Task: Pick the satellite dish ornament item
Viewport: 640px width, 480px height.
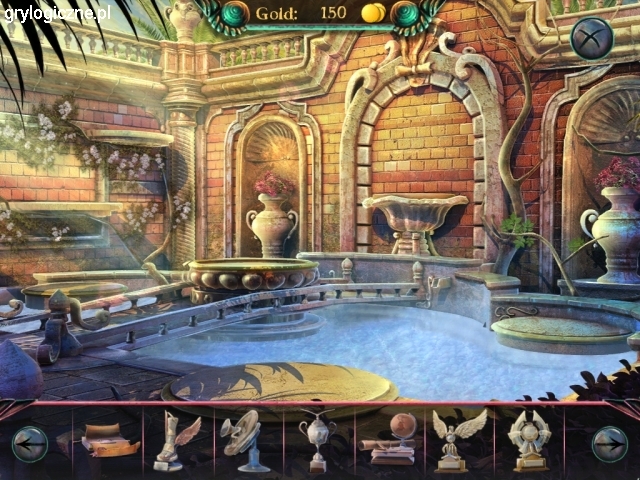Action: click(x=243, y=438)
